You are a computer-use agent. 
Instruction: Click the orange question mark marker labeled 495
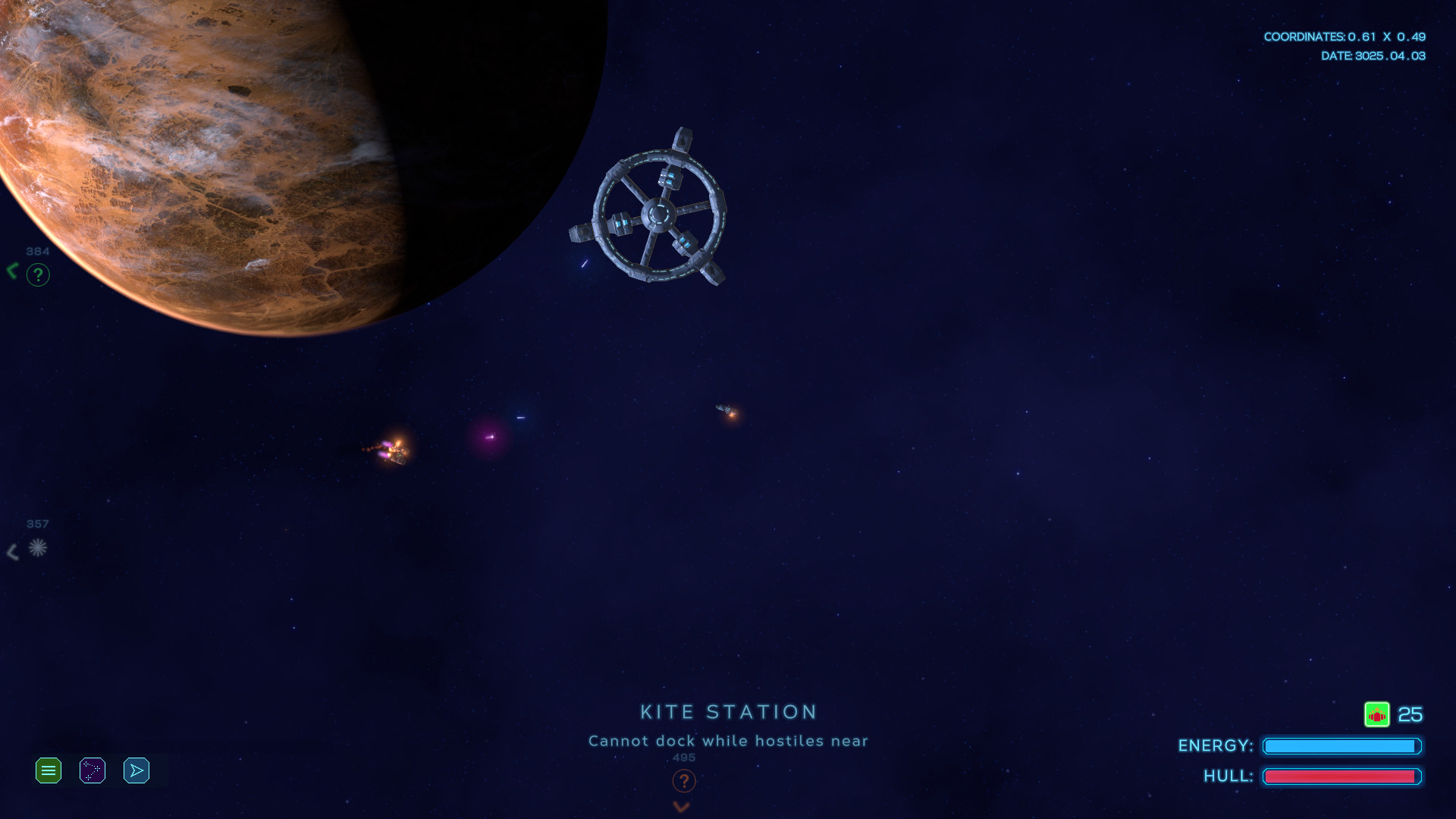[685, 781]
